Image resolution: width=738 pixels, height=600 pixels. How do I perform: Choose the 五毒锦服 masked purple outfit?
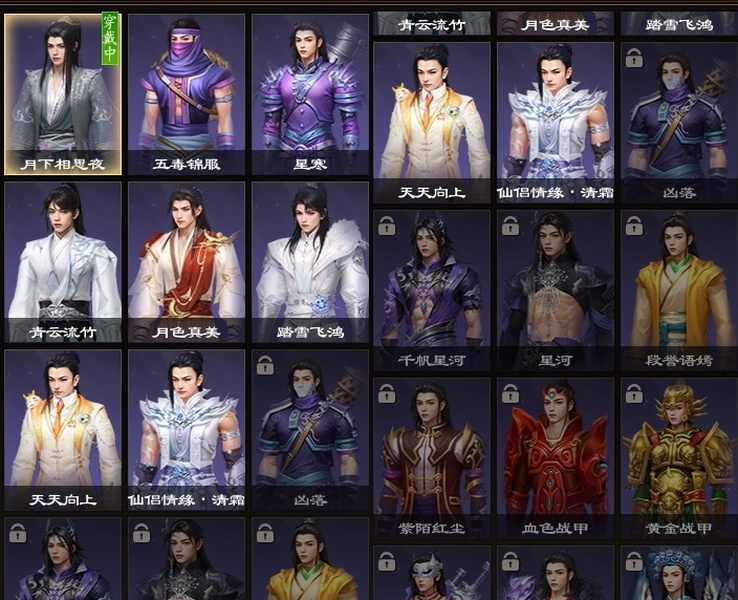[x=186, y=94]
